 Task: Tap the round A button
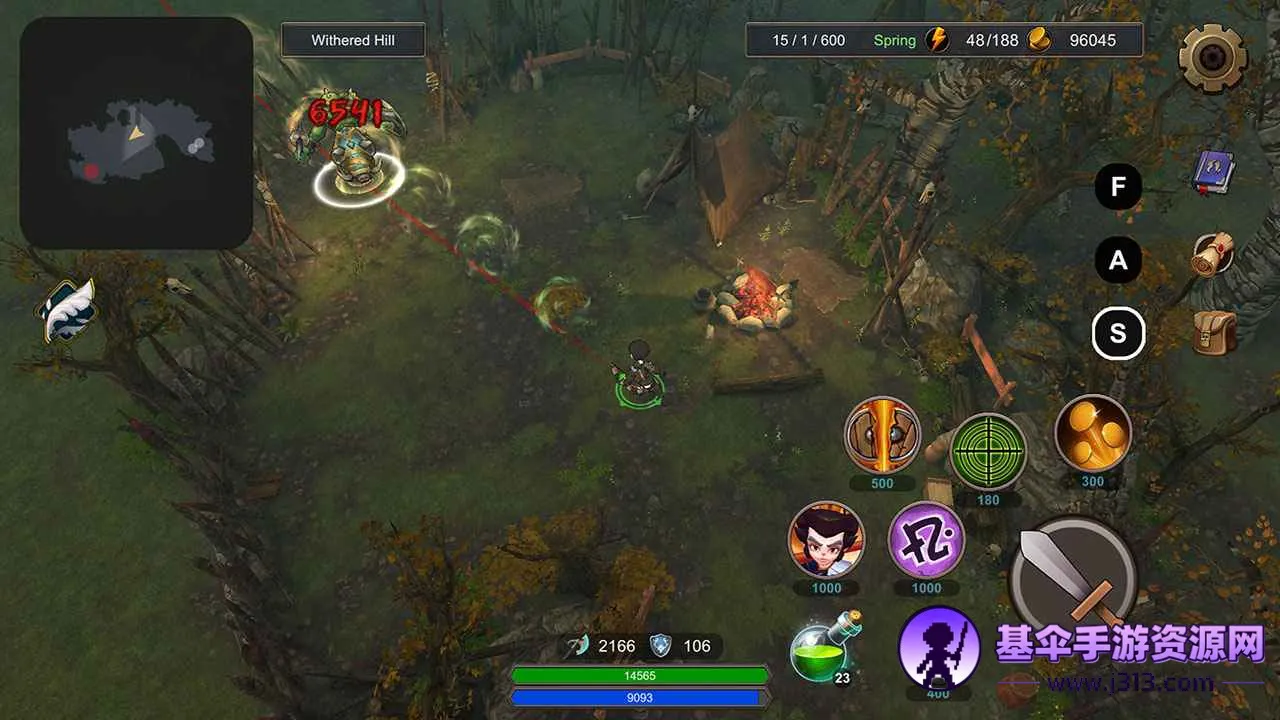tap(1118, 261)
